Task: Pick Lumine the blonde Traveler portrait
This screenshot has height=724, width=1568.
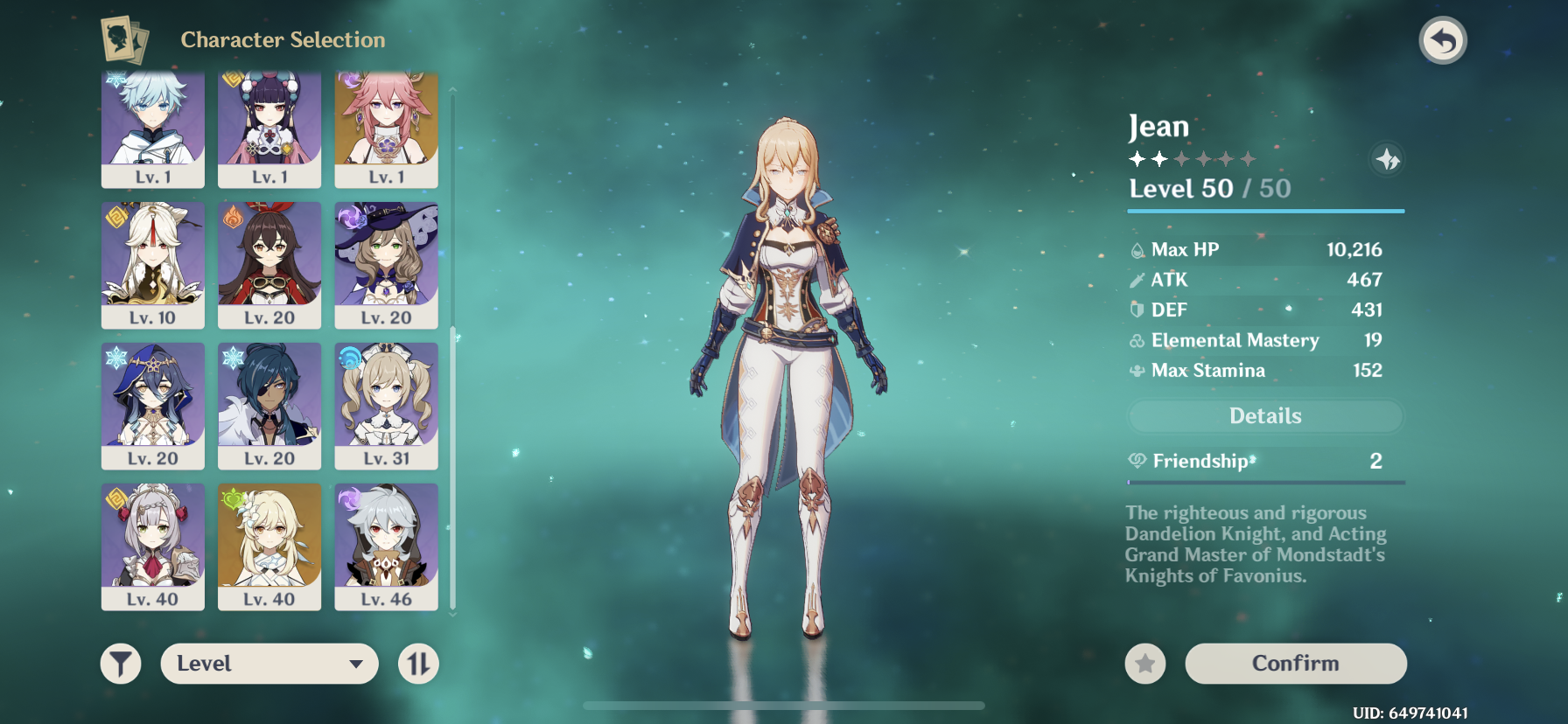Action: coord(269,546)
